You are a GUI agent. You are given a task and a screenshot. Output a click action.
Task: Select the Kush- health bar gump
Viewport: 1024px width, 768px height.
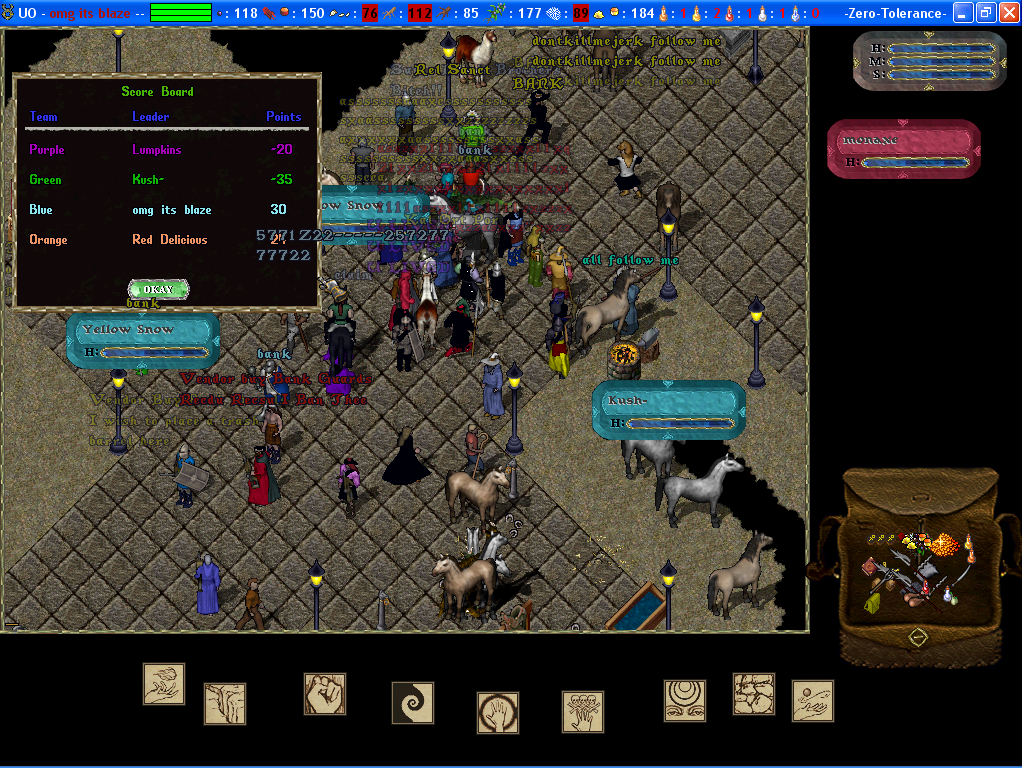[668, 410]
